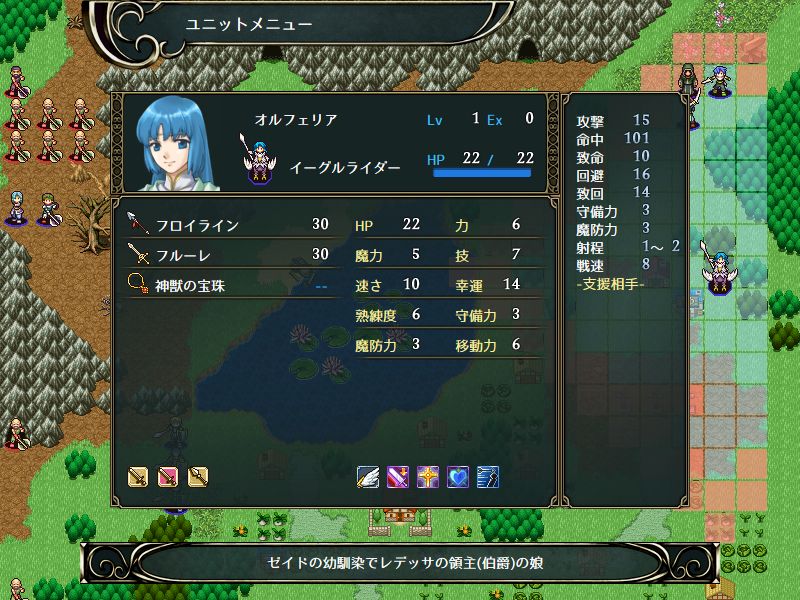Select the purple sword skill icon
This screenshot has width=800, height=600.
coord(398,476)
